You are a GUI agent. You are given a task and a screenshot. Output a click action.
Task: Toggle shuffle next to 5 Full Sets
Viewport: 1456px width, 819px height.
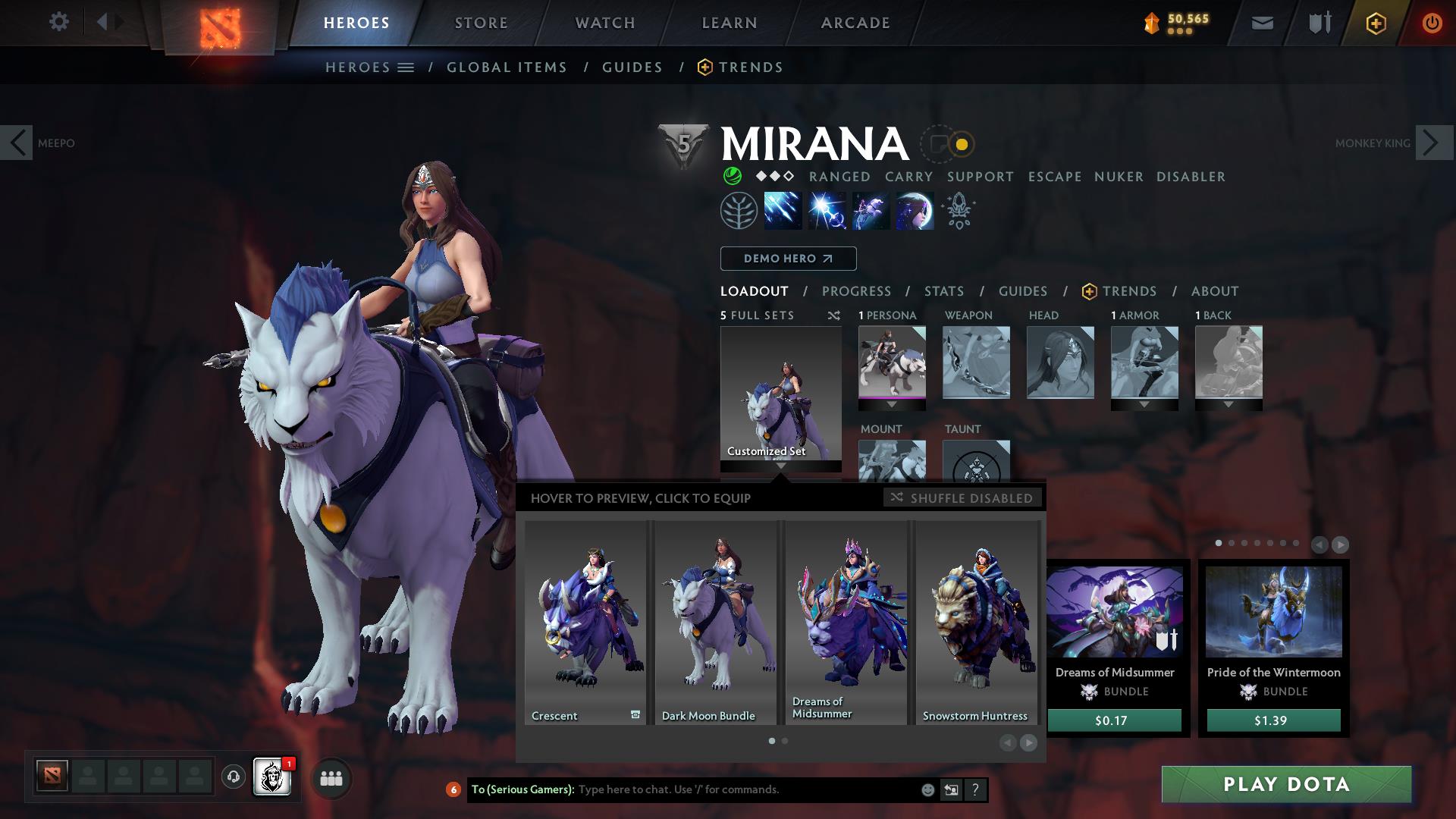(833, 315)
